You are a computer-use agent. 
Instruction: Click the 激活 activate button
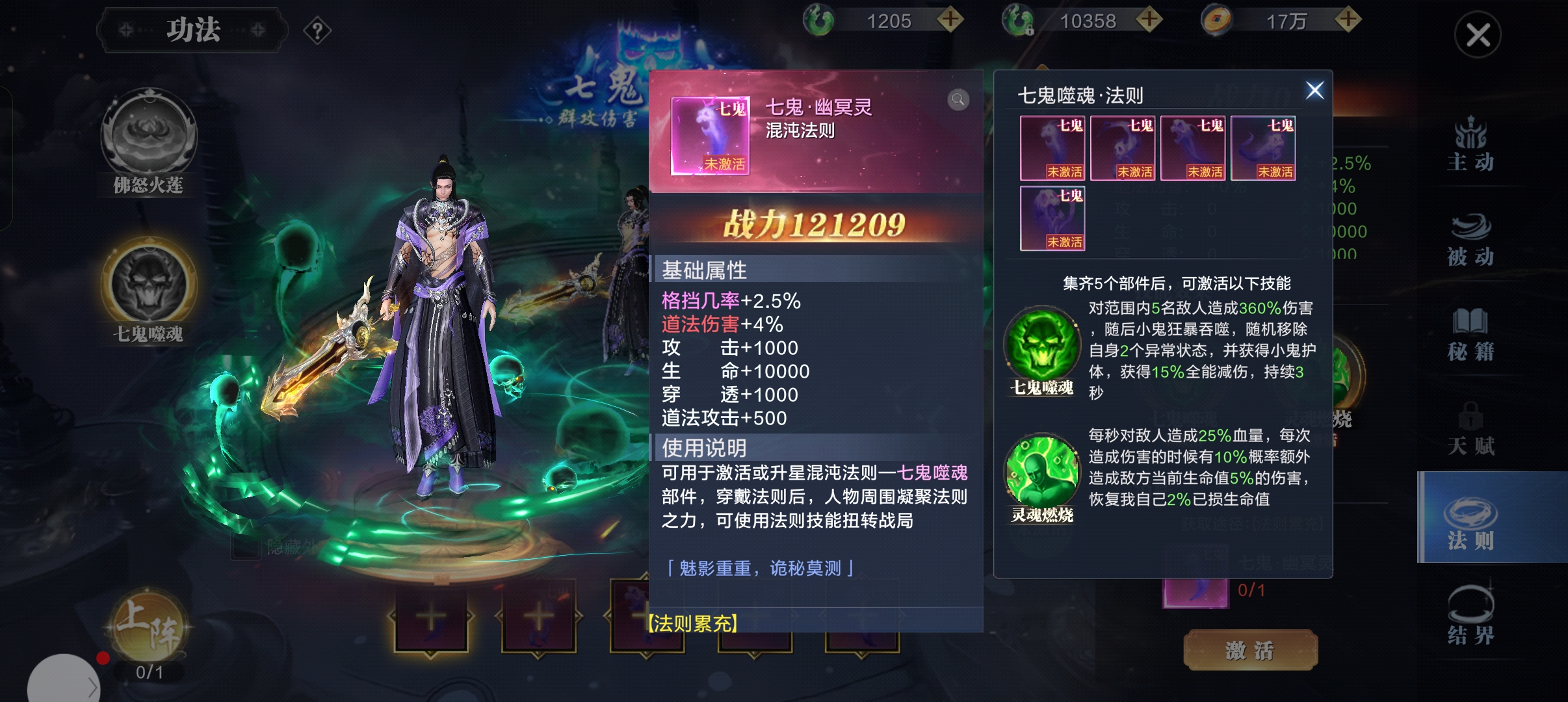click(1250, 649)
